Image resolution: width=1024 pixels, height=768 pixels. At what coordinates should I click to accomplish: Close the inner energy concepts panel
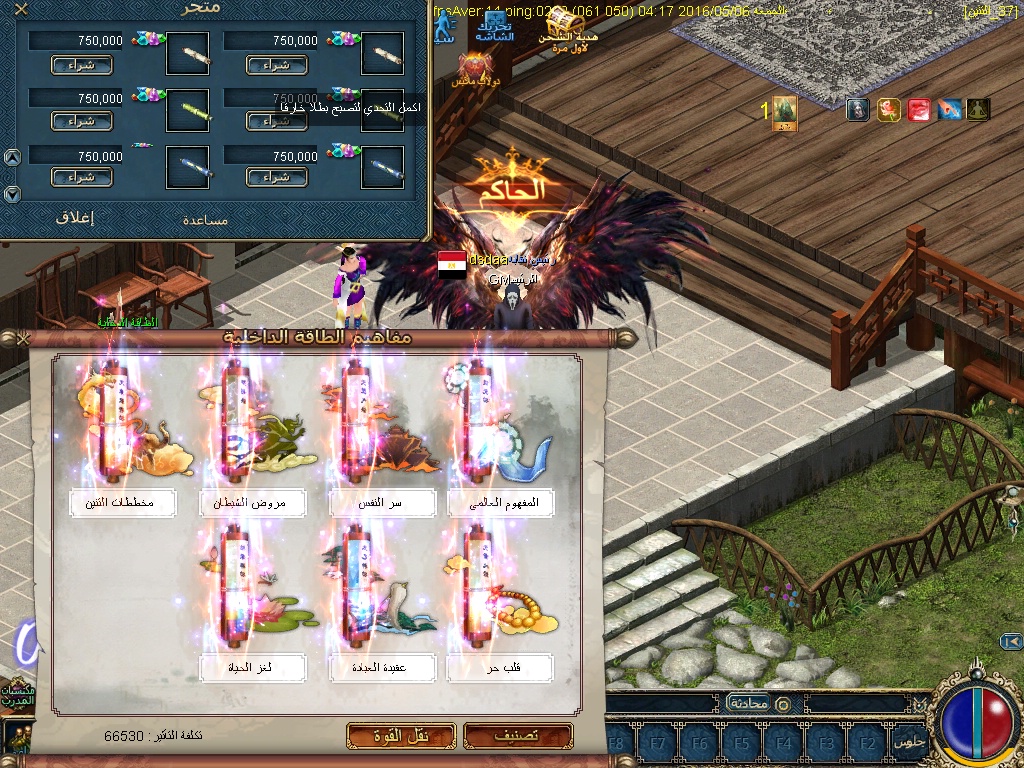22,339
